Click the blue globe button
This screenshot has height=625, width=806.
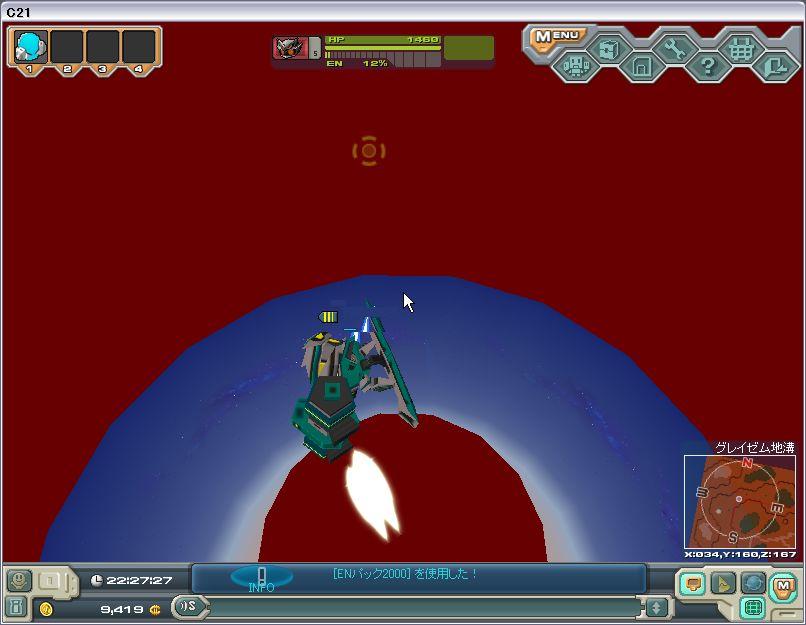(752, 583)
